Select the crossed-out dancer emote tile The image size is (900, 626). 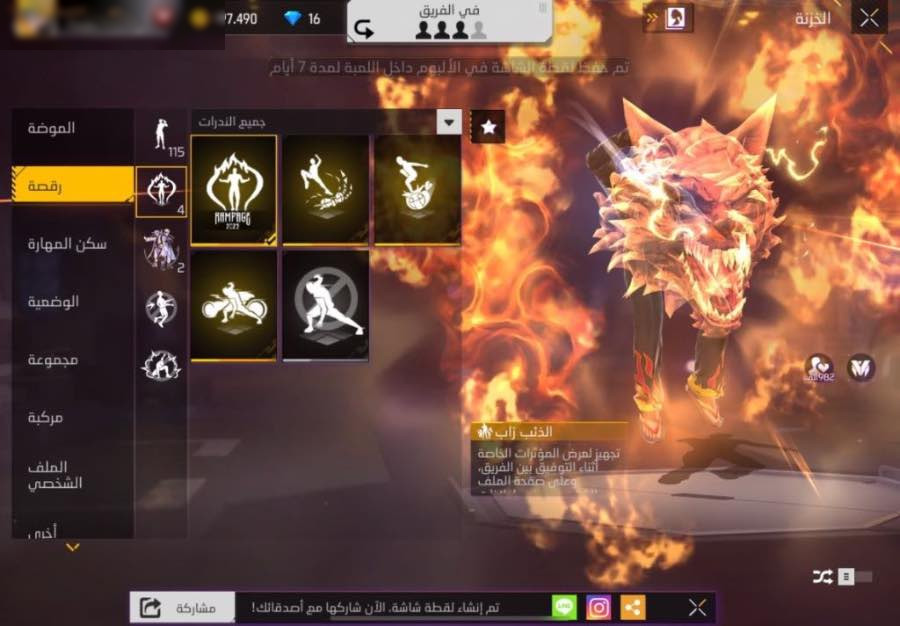[325, 304]
